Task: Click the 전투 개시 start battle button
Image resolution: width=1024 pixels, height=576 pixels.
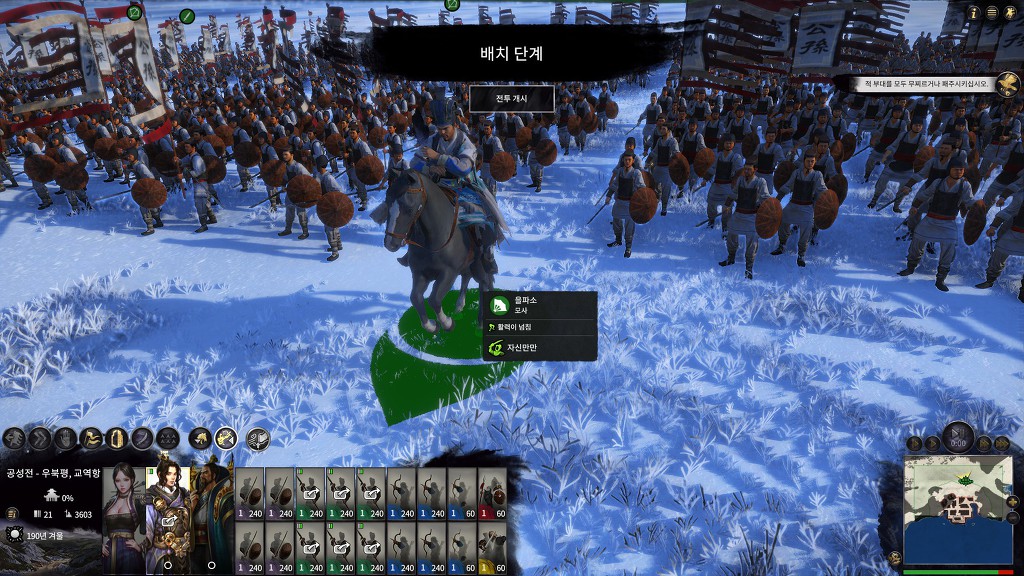Action: [x=511, y=98]
